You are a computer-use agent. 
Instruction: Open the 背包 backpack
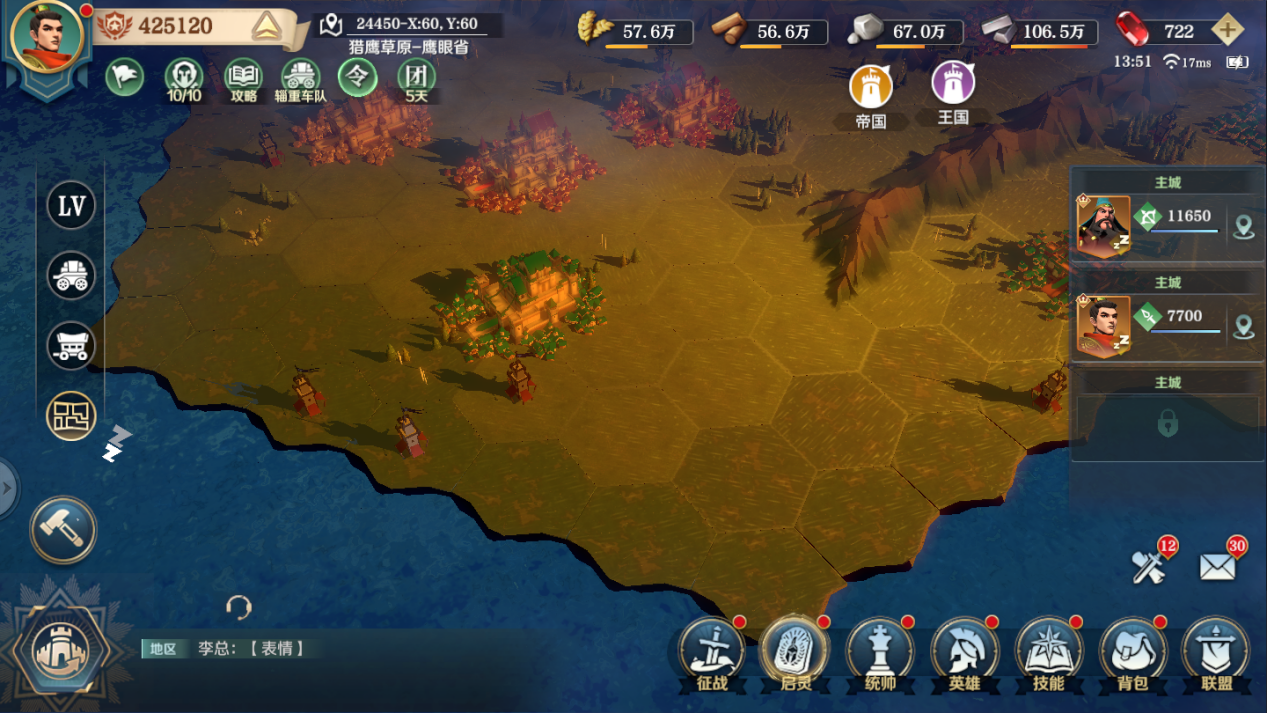coord(1132,652)
